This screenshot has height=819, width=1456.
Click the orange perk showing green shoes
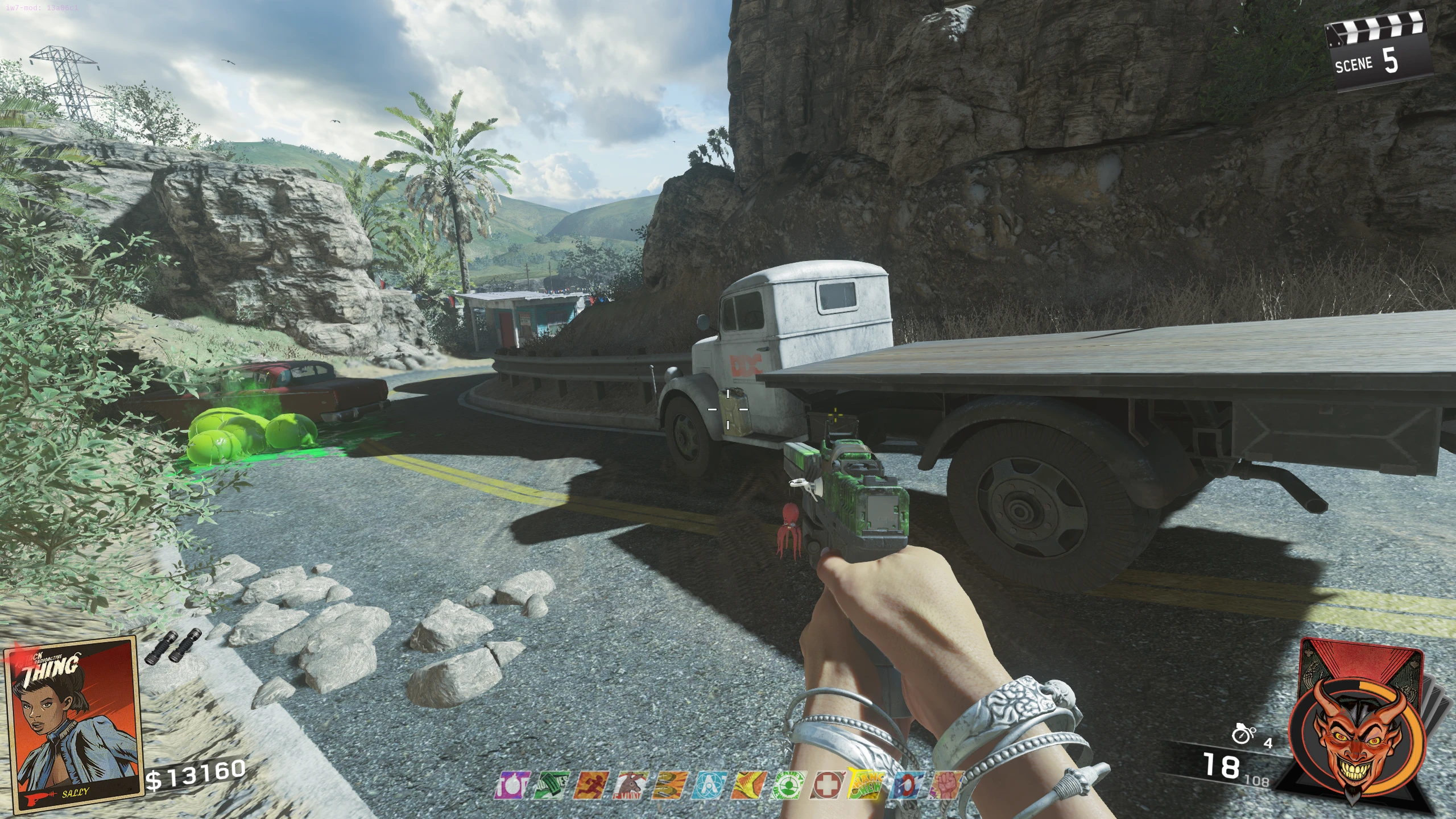[x=667, y=785]
